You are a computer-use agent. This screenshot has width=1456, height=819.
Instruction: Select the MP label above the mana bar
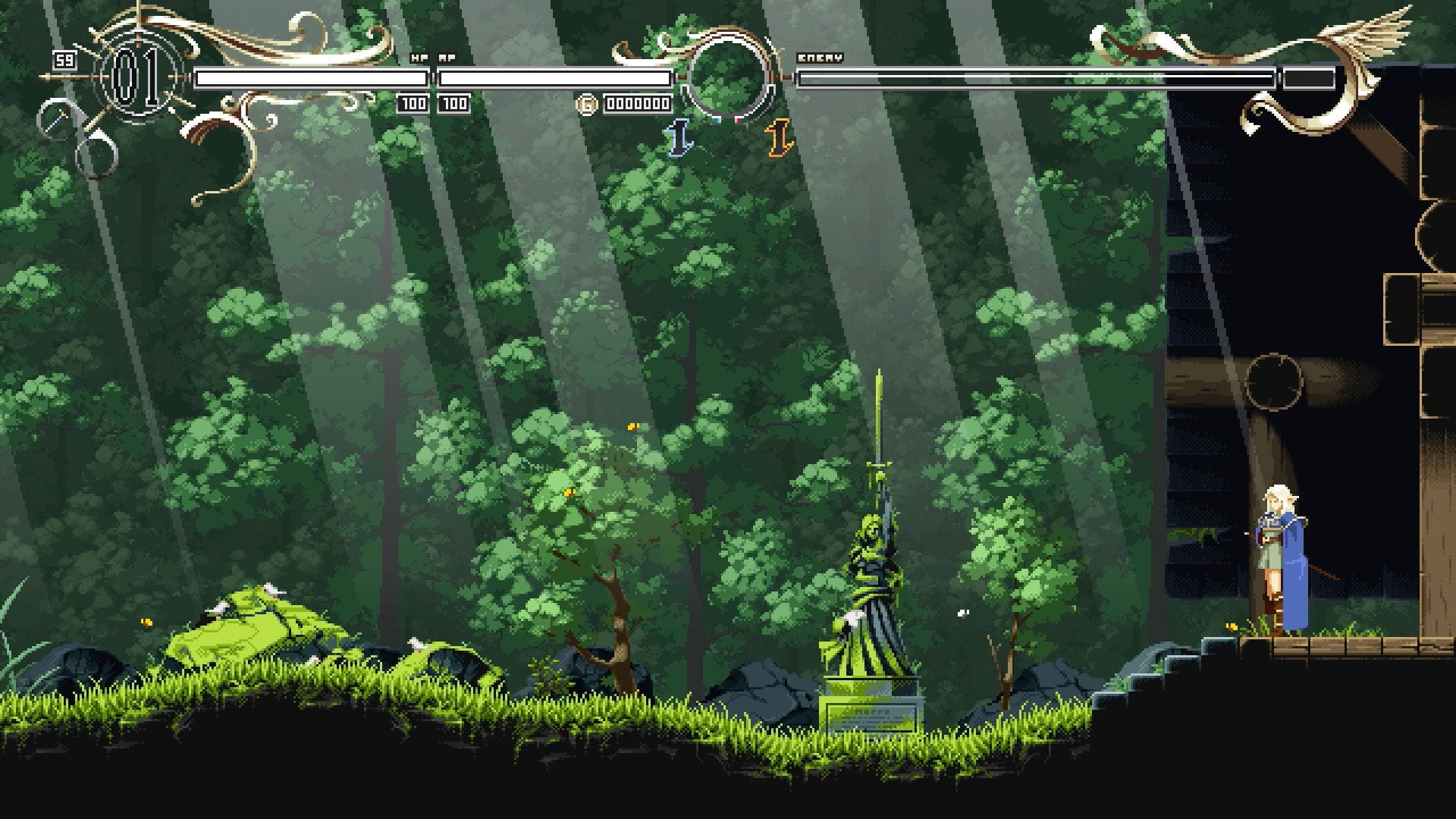(x=446, y=56)
